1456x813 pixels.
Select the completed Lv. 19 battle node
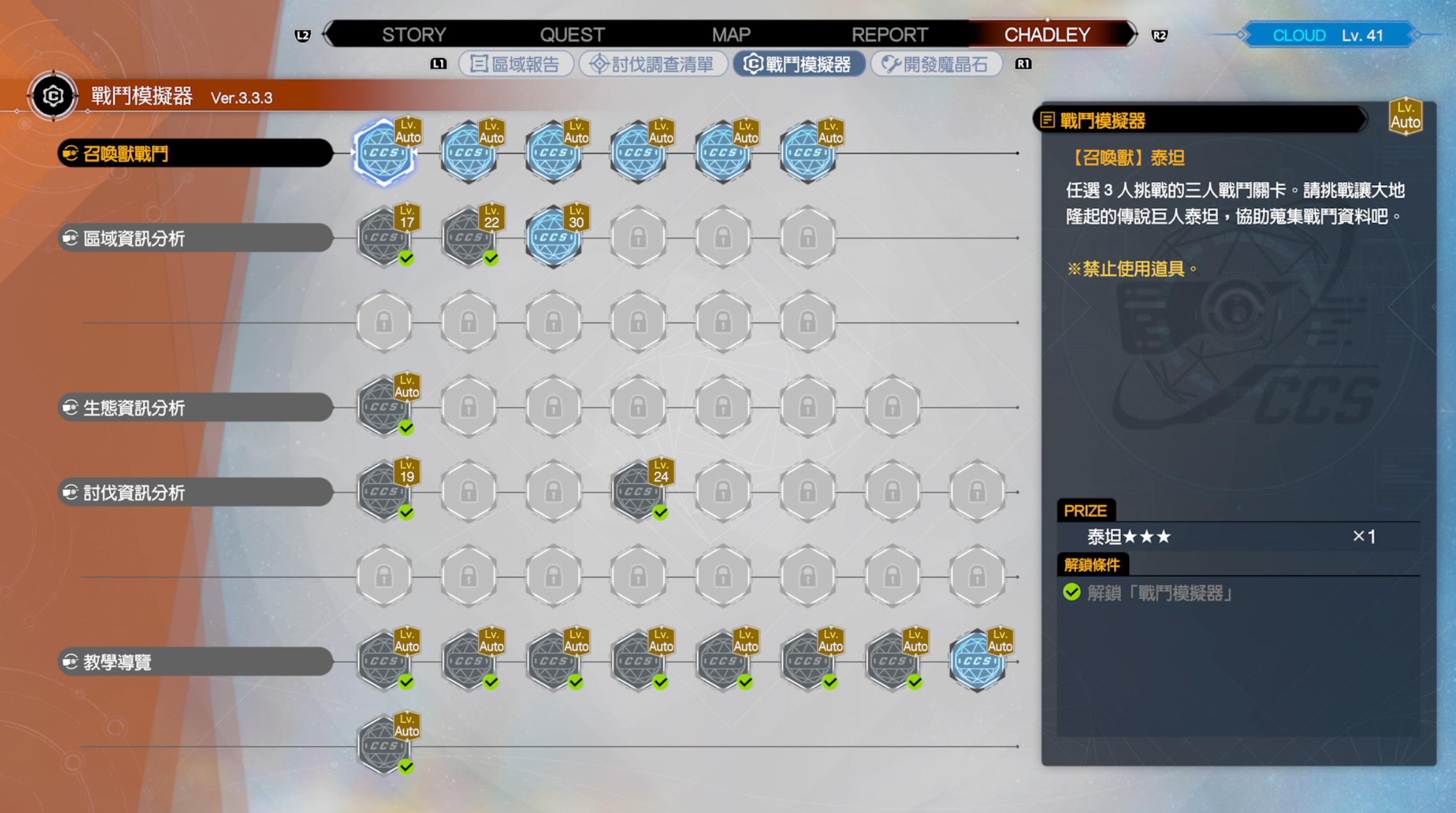pyautogui.click(x=384, y=492)
